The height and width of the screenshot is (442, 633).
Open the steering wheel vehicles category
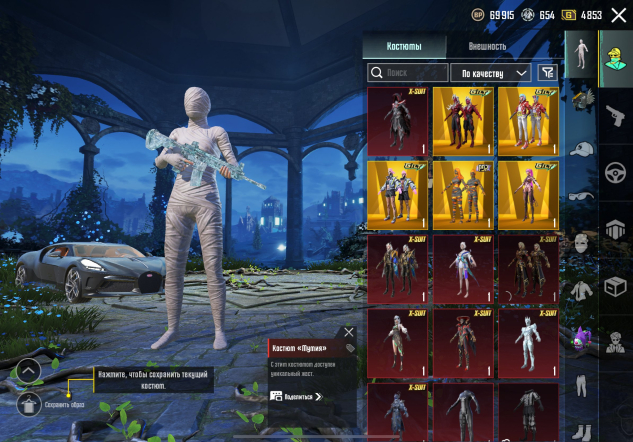[x=616, y=171]
